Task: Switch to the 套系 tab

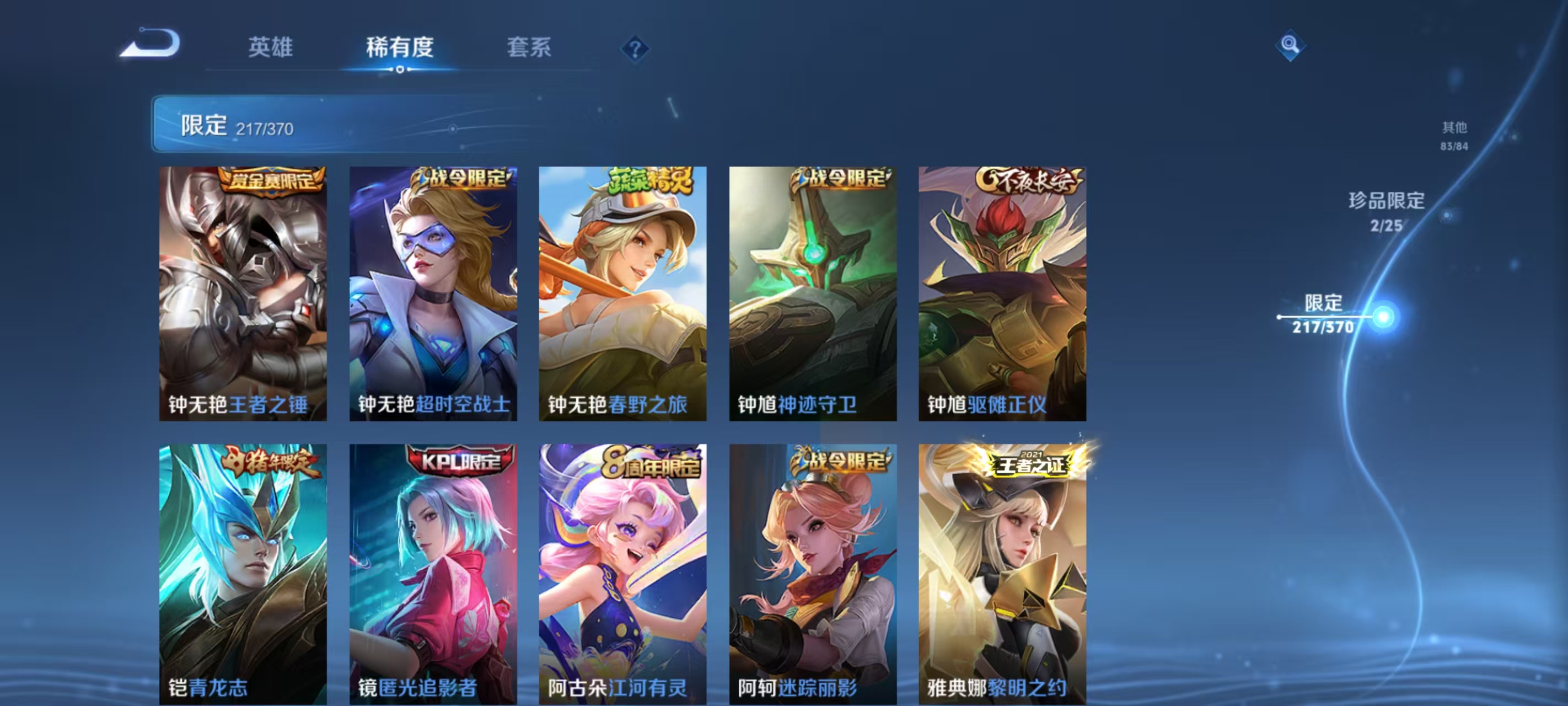Action: (x=529, y=49)
